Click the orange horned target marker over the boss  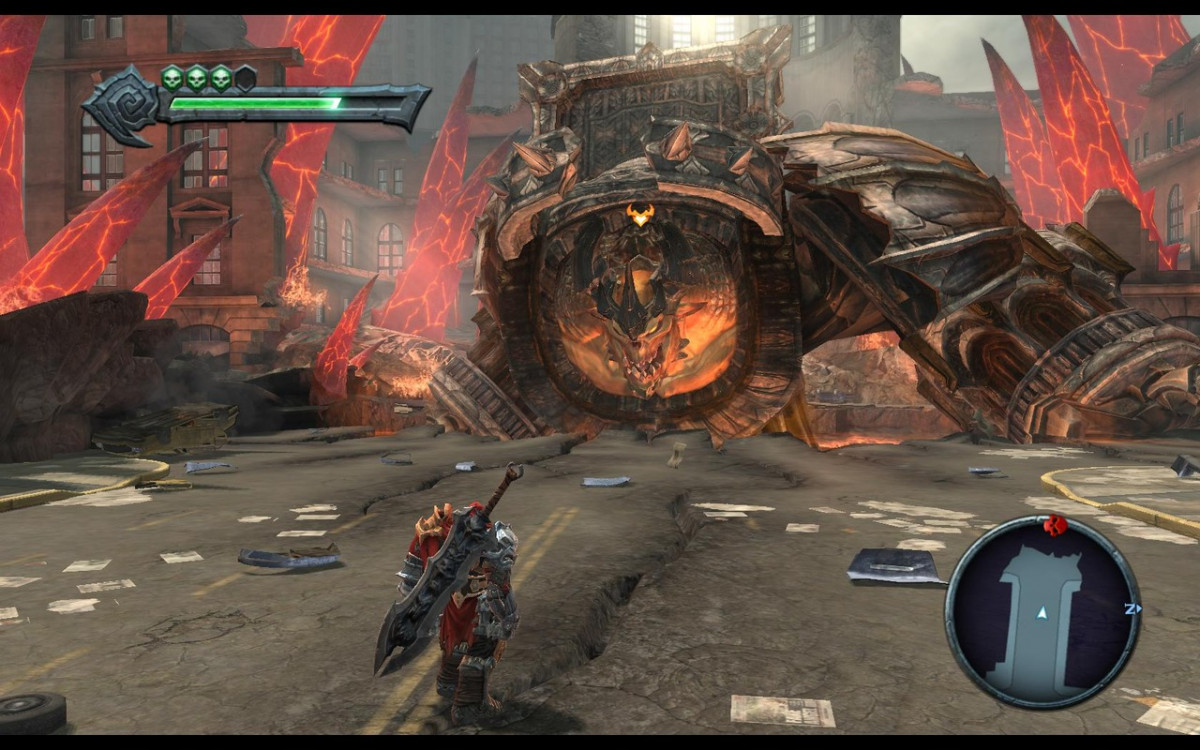[x=639, y=213]
